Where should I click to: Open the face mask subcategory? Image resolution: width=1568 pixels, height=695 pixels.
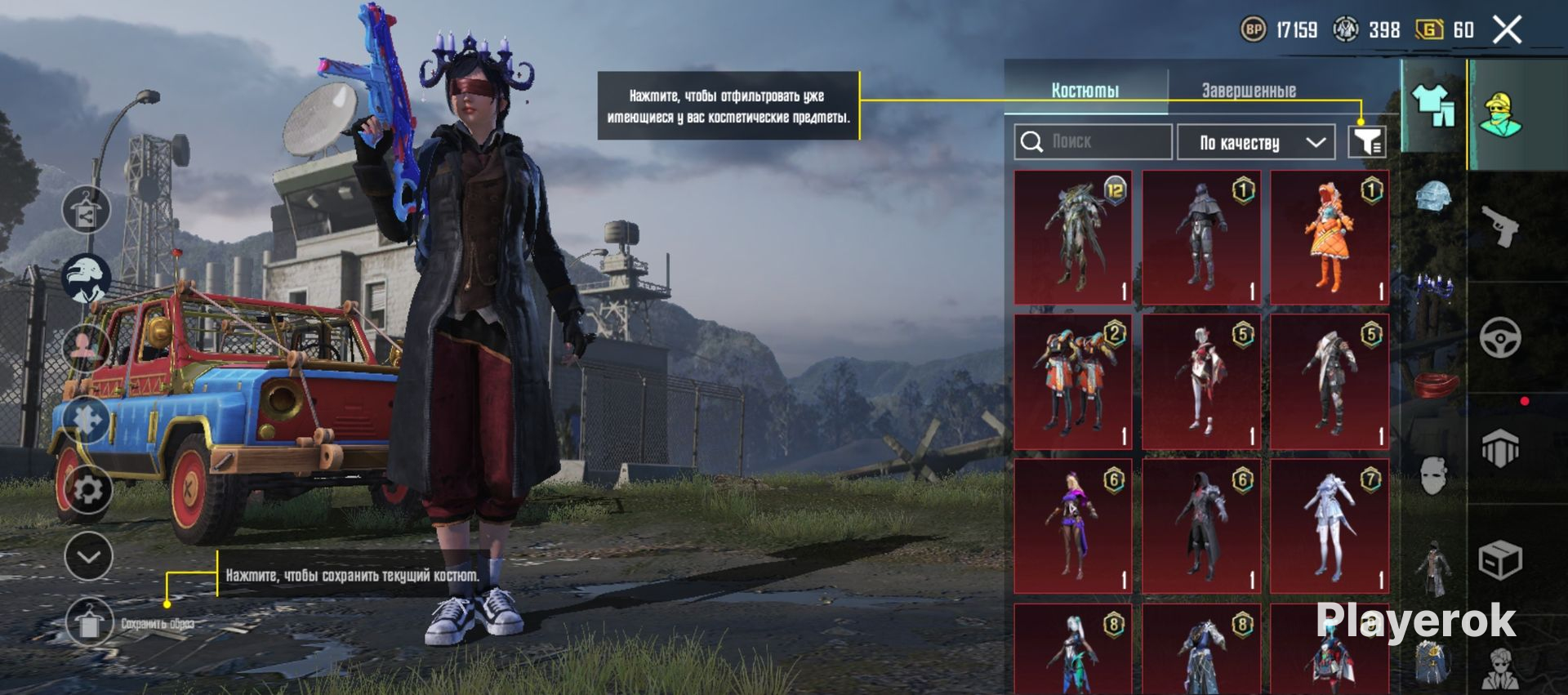1433,475
